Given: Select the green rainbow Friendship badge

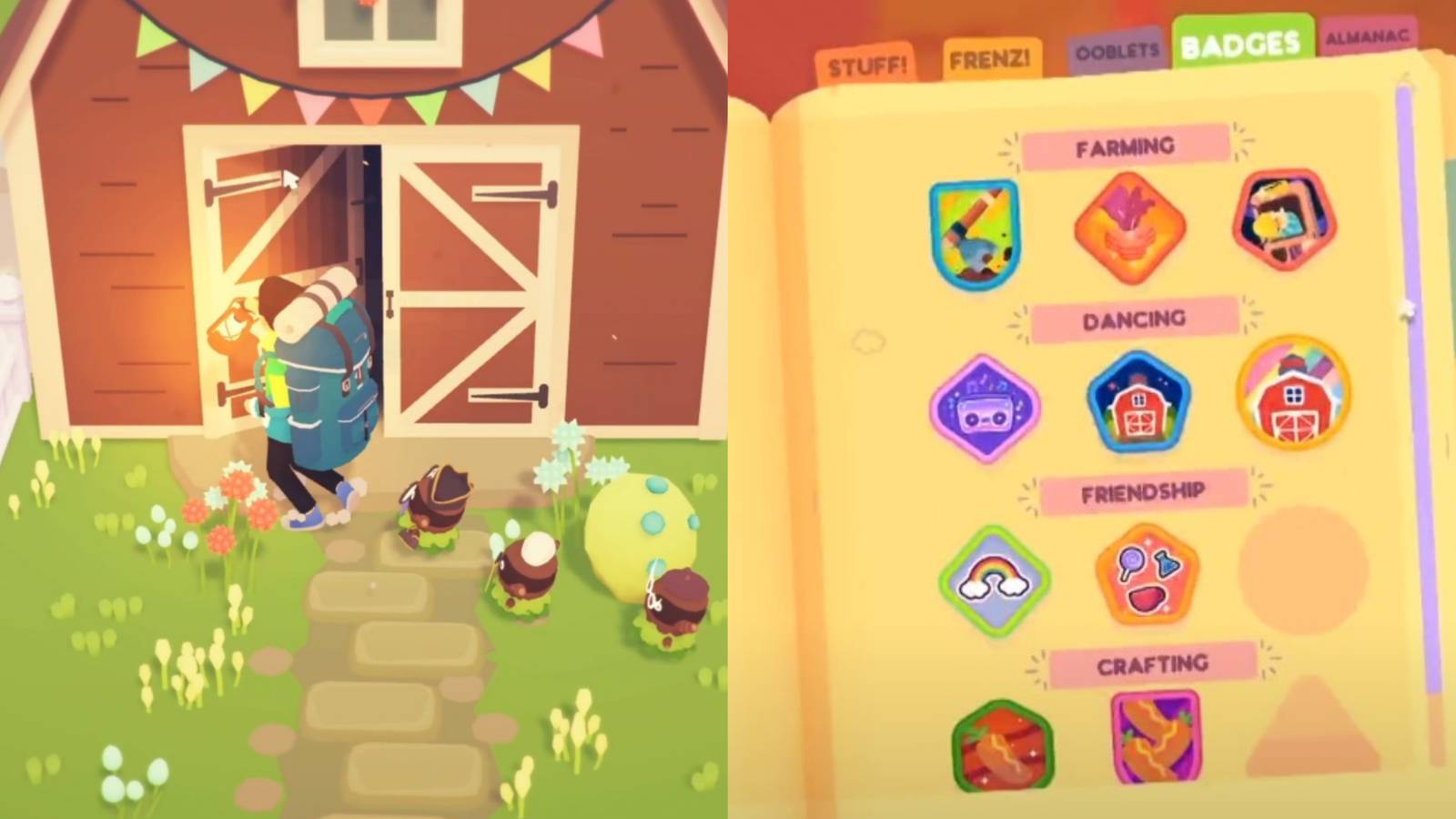Looking at the screenshot, I should point(992,578).
